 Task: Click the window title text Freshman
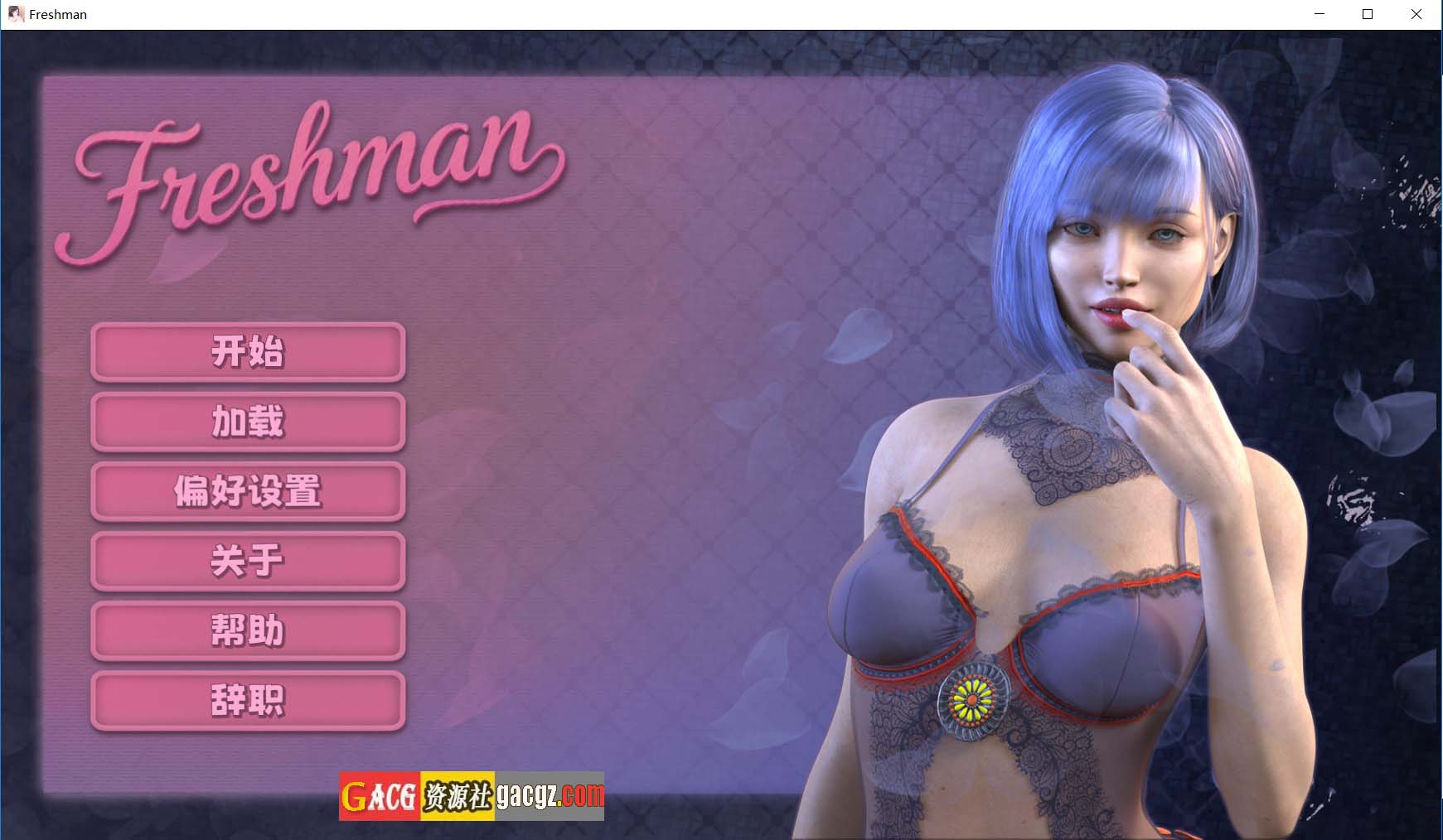point(56,13)
